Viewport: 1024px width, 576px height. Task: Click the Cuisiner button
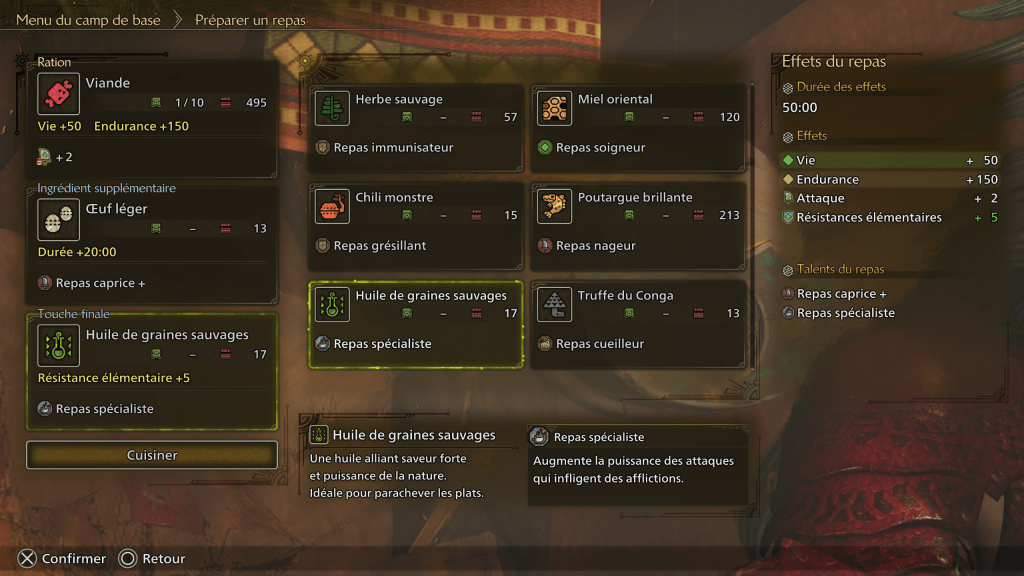[152, 455]
